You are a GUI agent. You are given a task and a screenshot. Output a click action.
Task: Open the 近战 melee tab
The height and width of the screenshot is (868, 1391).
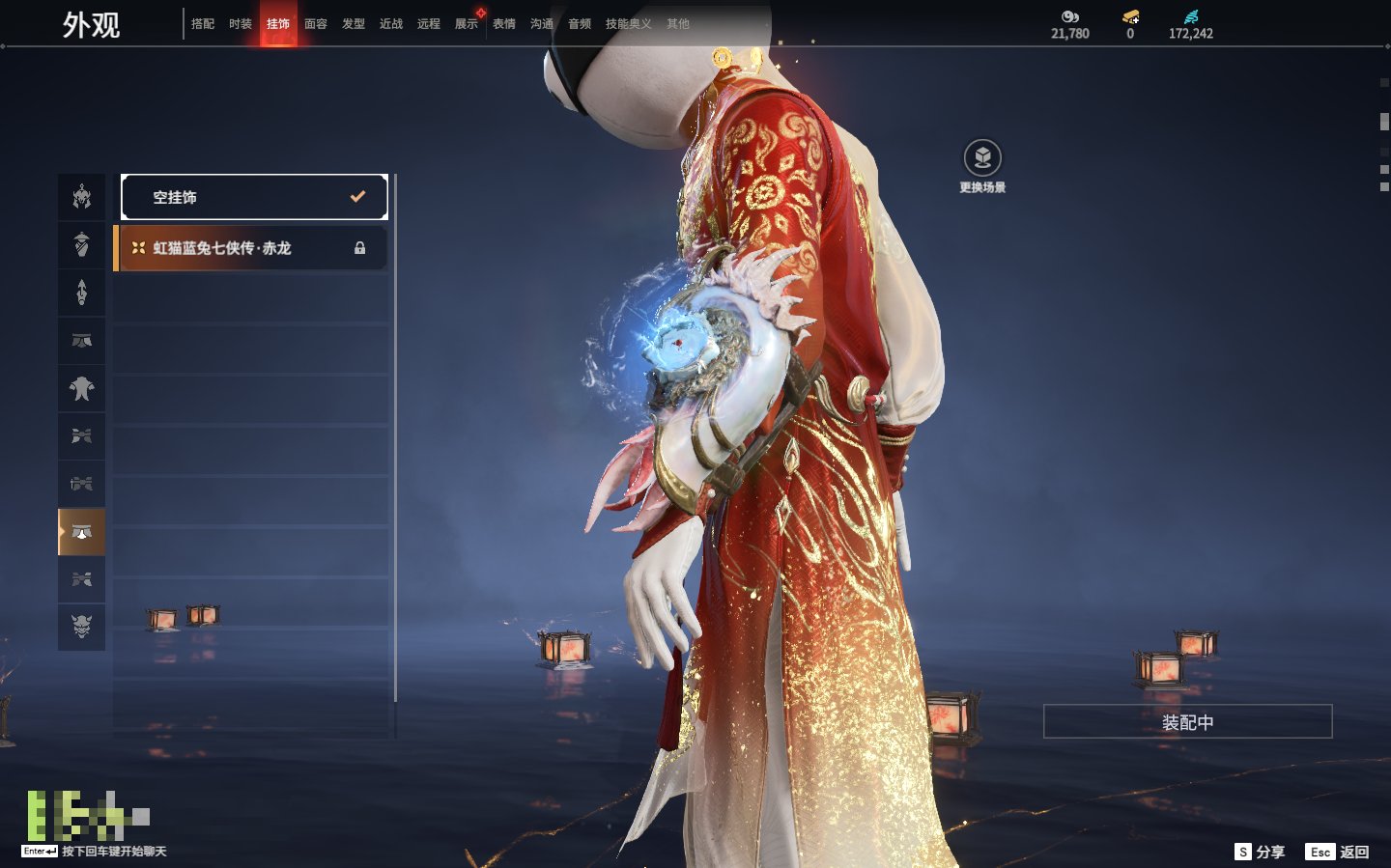coord(391,24)
